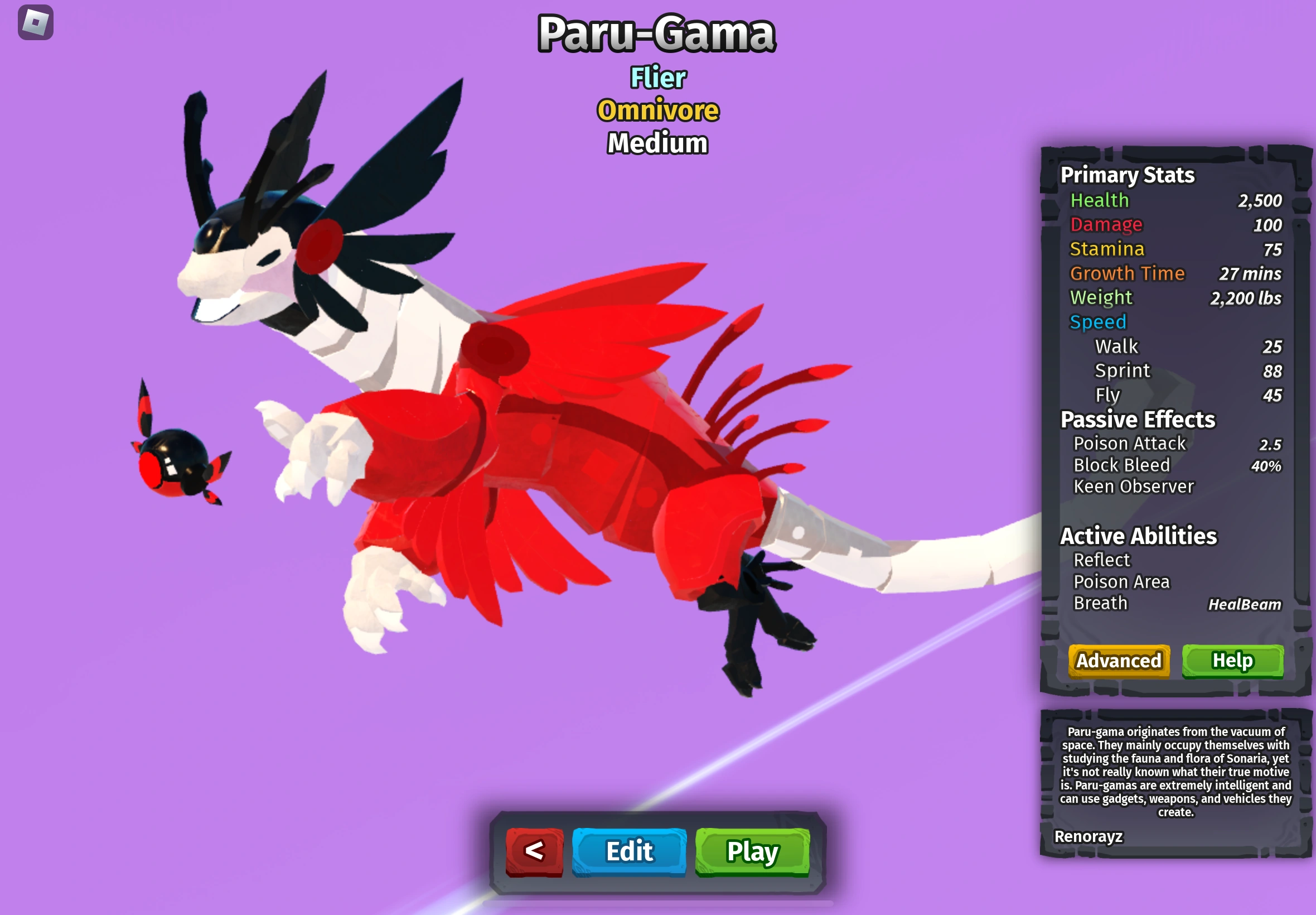The image size is (1316, 915).
Task: Select the red back arrow button
Action: tap(534, 853)
